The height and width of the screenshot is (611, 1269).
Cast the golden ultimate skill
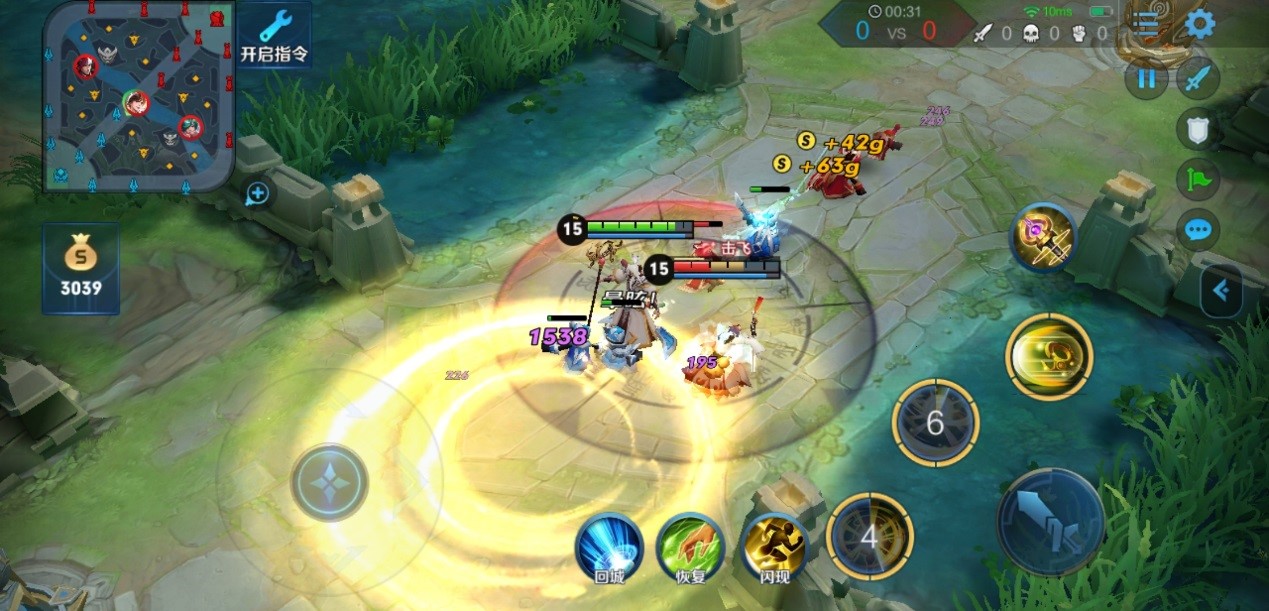[1049, 356]
